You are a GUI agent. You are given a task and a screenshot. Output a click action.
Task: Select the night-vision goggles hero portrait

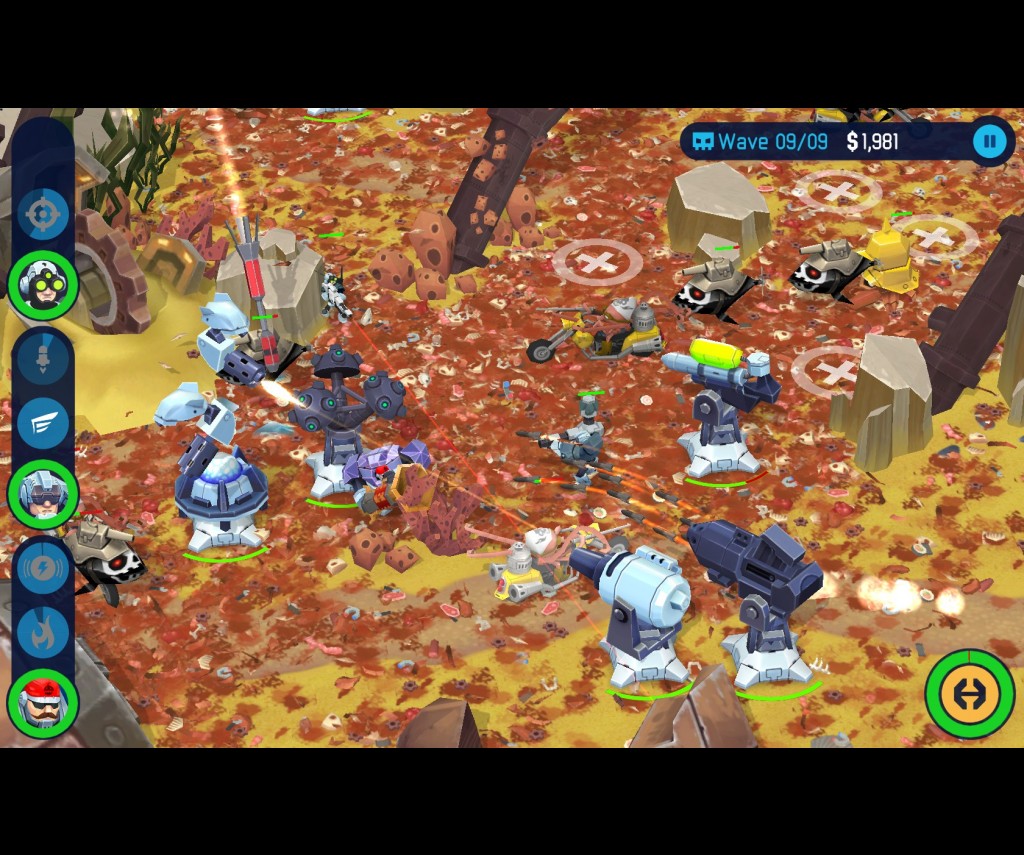tap(43, 285)
